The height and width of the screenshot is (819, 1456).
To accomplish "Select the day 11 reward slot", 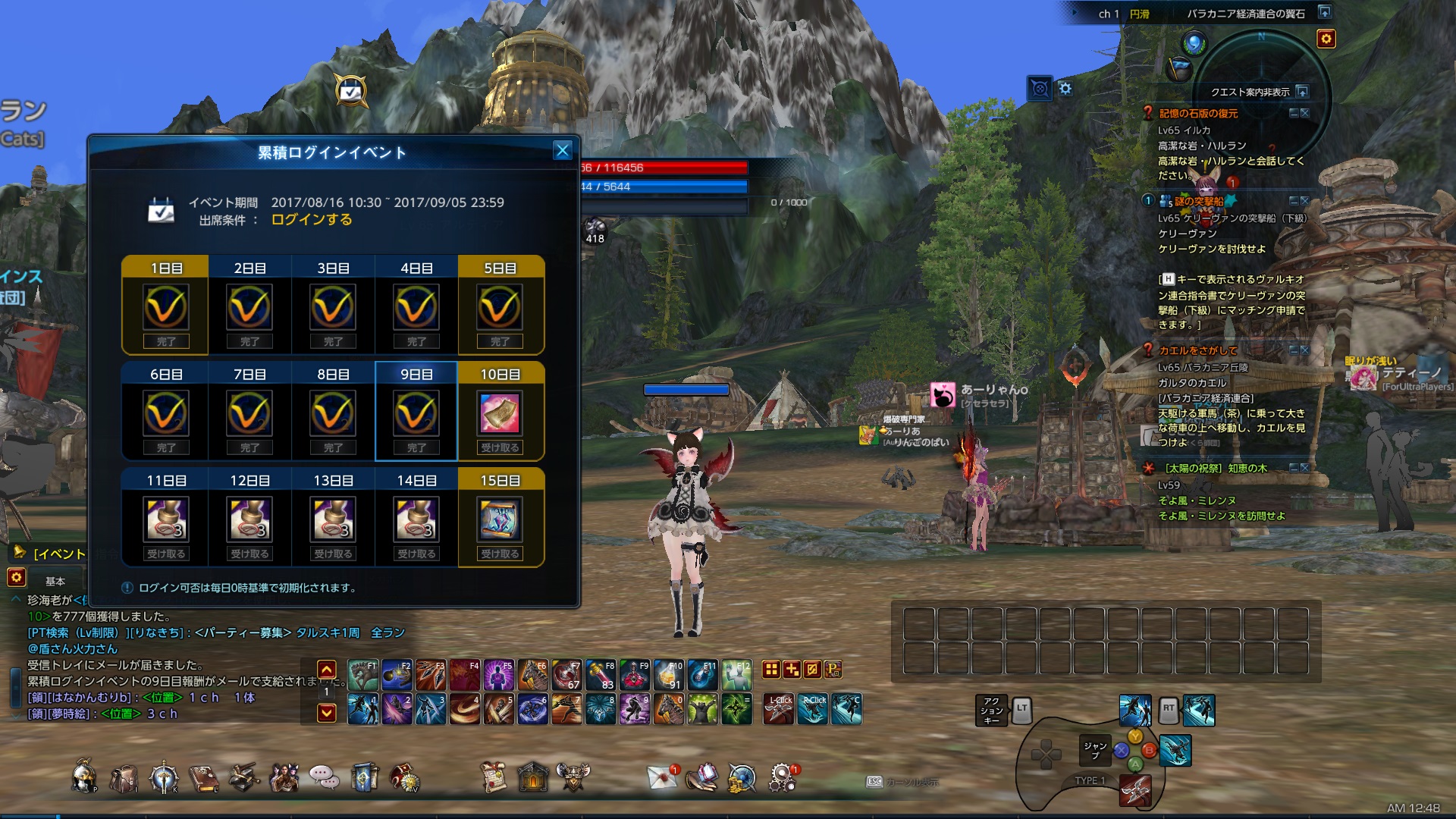I will pos(166,520).
